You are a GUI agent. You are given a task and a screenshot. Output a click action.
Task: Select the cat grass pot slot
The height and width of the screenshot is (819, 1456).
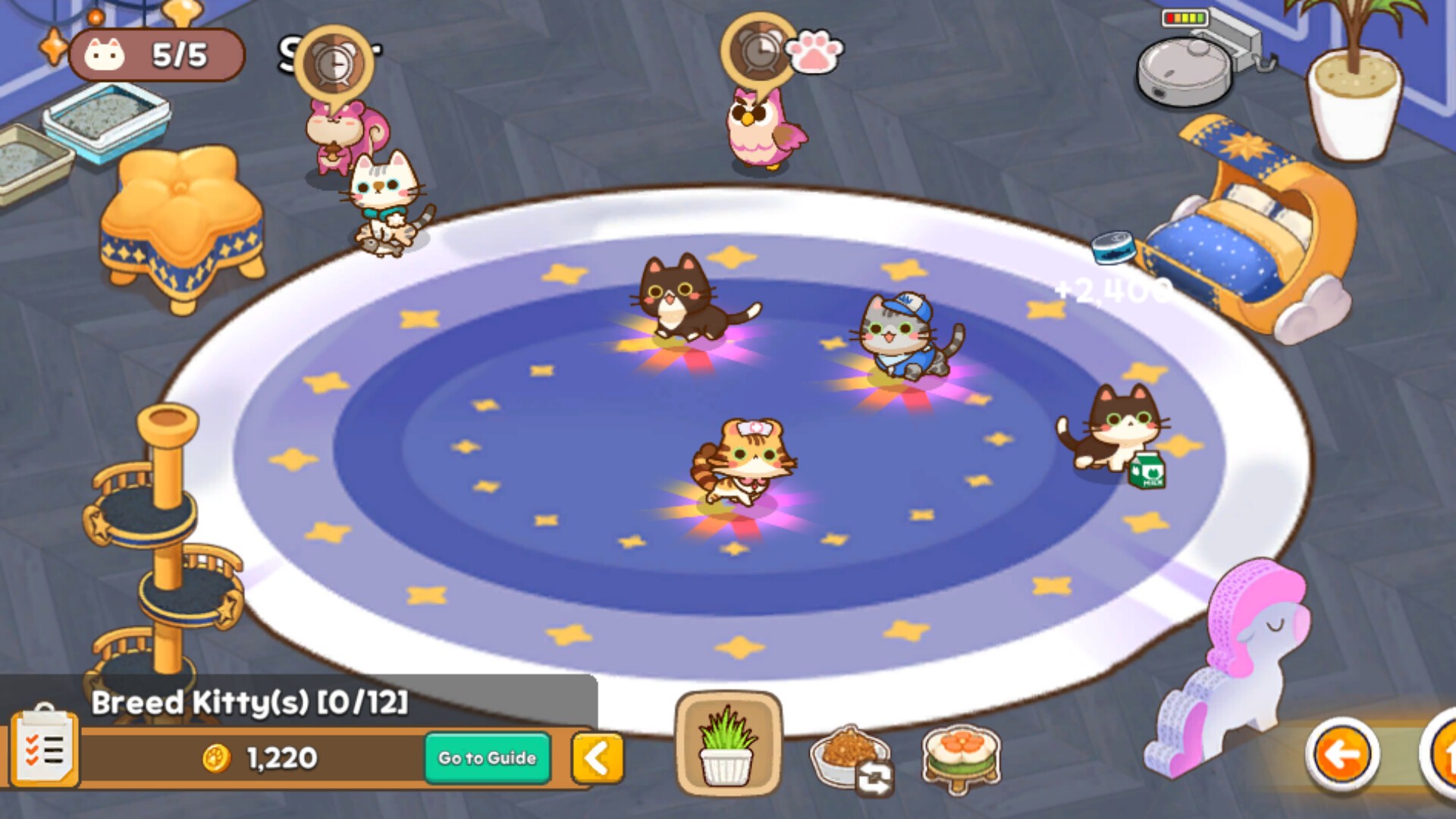(x=727, y=745)
